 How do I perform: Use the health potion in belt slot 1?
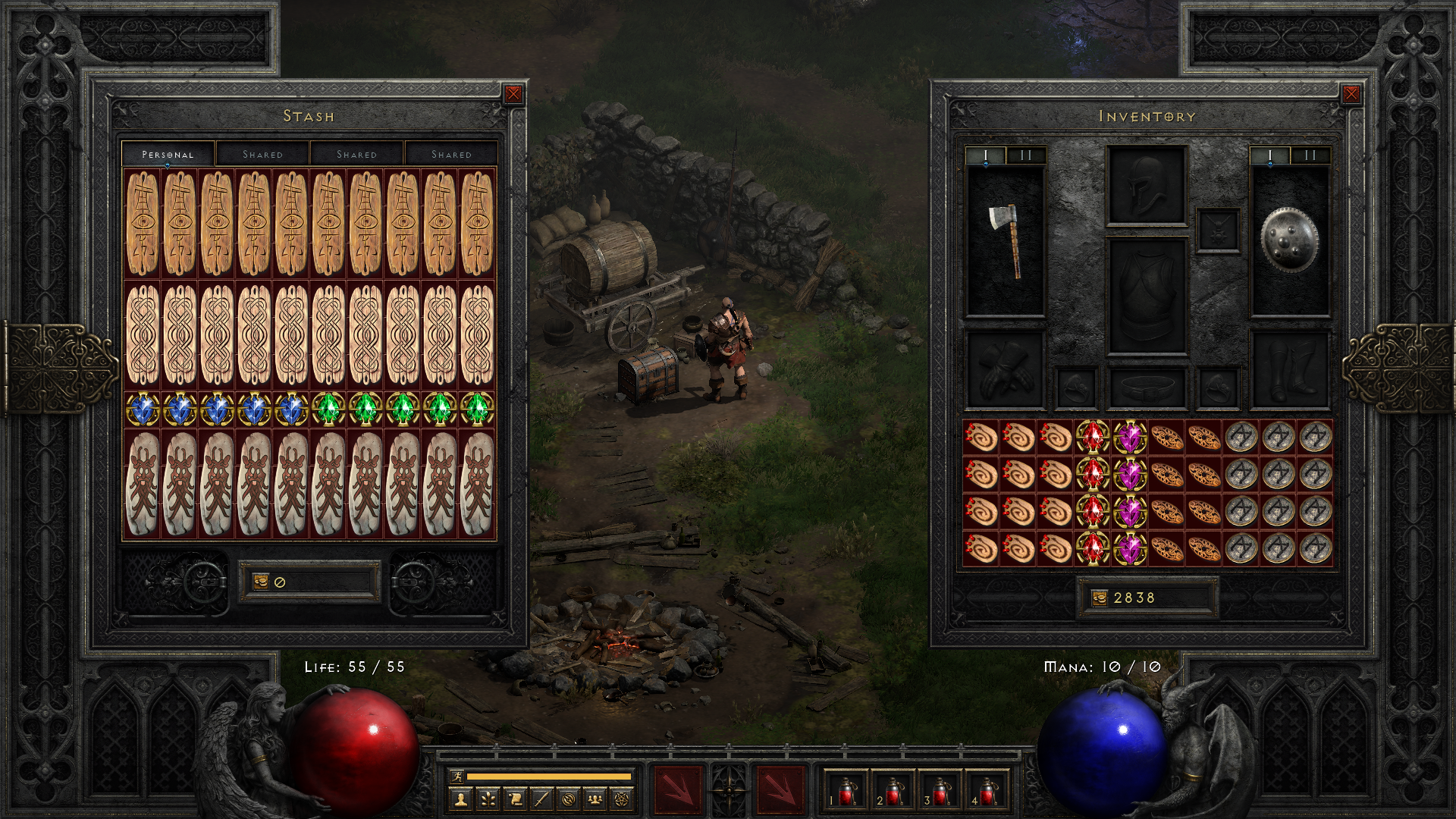point(846,791)
